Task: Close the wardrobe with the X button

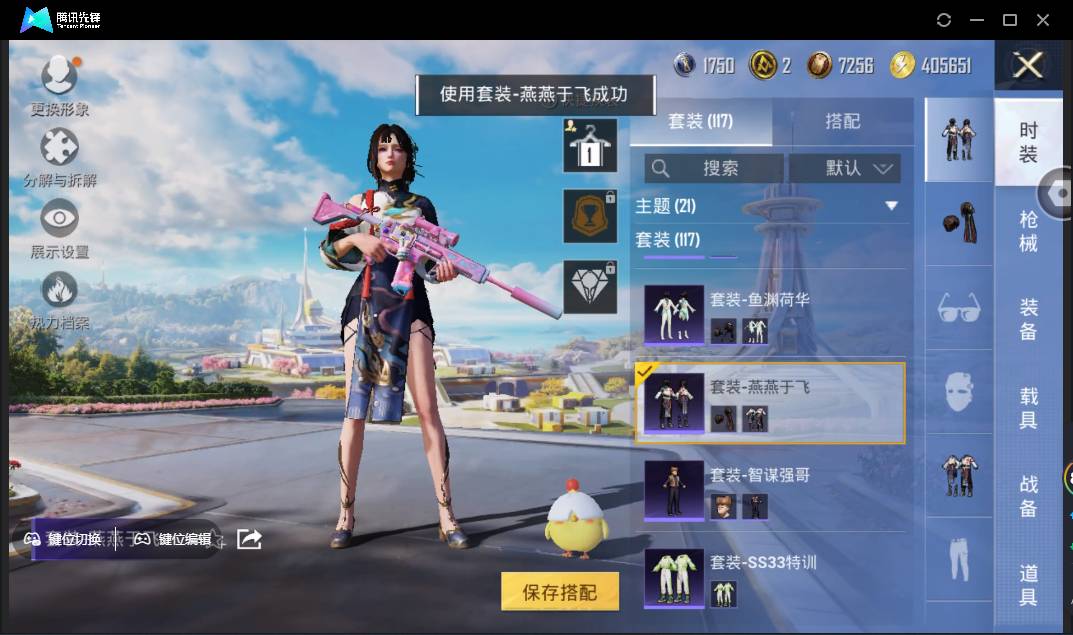Action: [1028, 66]
